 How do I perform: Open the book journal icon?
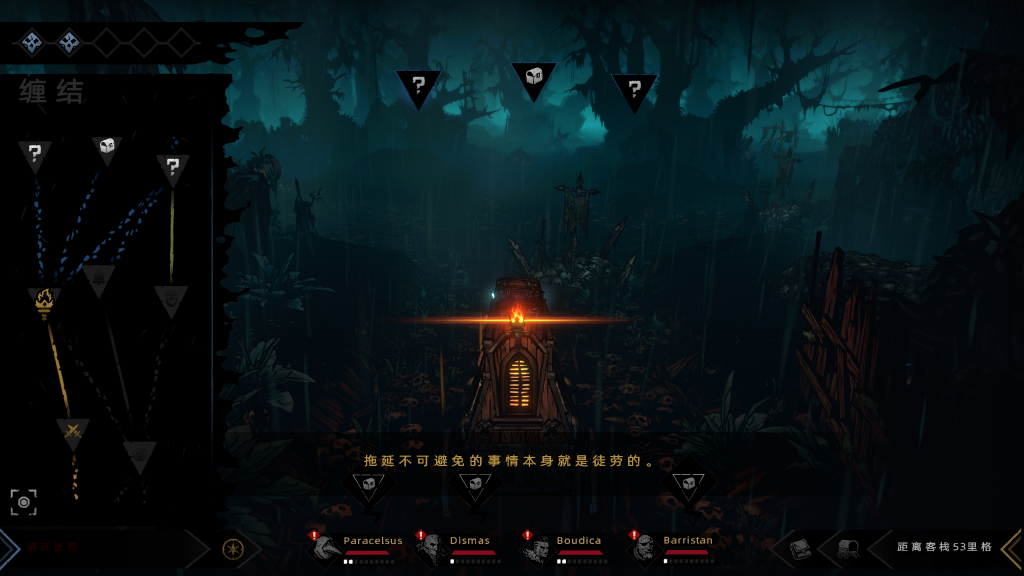click(x=800, y=548)
